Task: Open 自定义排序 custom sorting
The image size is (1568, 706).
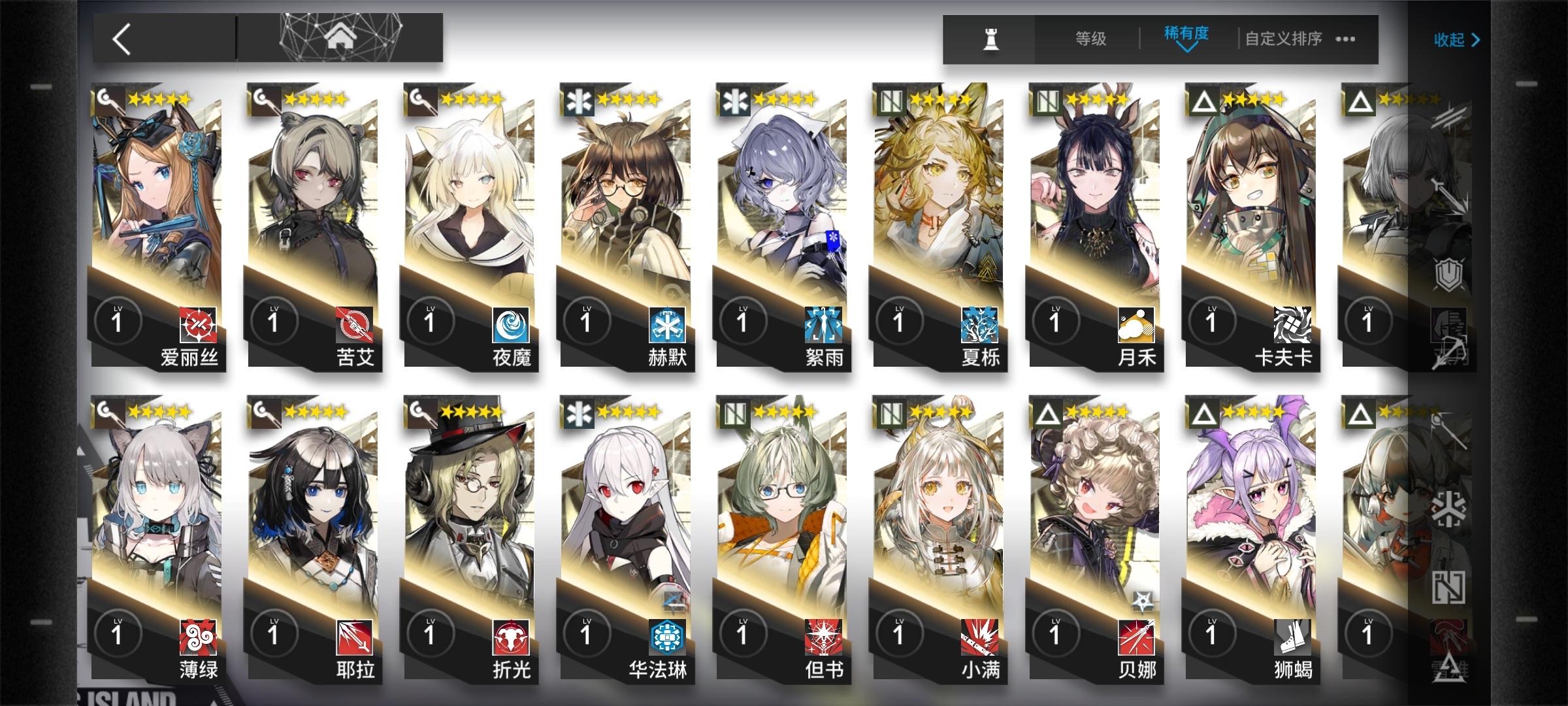Action: (x=1282, y=39)
